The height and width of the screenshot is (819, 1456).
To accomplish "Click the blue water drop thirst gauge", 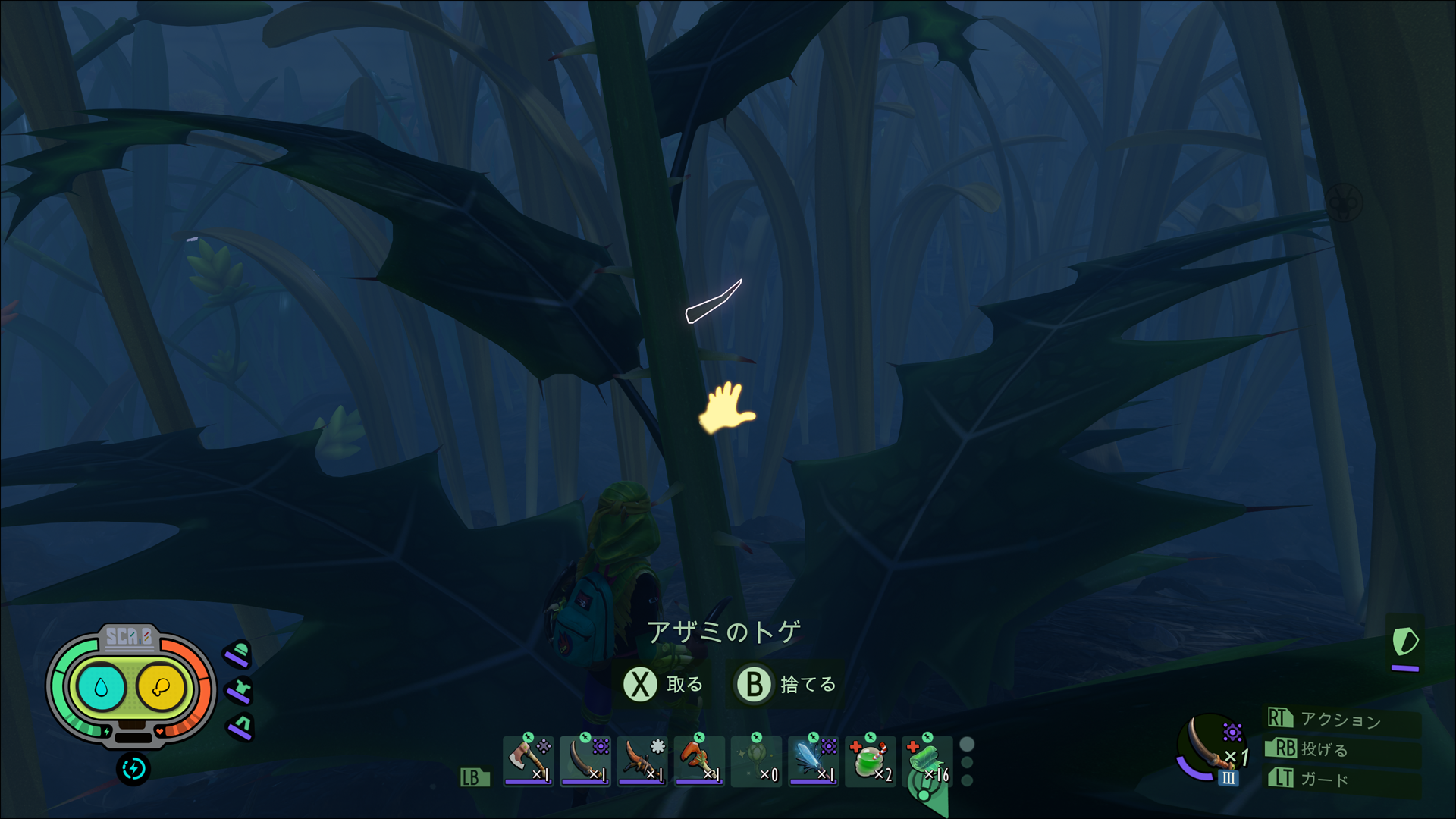I will pos(101,688).
